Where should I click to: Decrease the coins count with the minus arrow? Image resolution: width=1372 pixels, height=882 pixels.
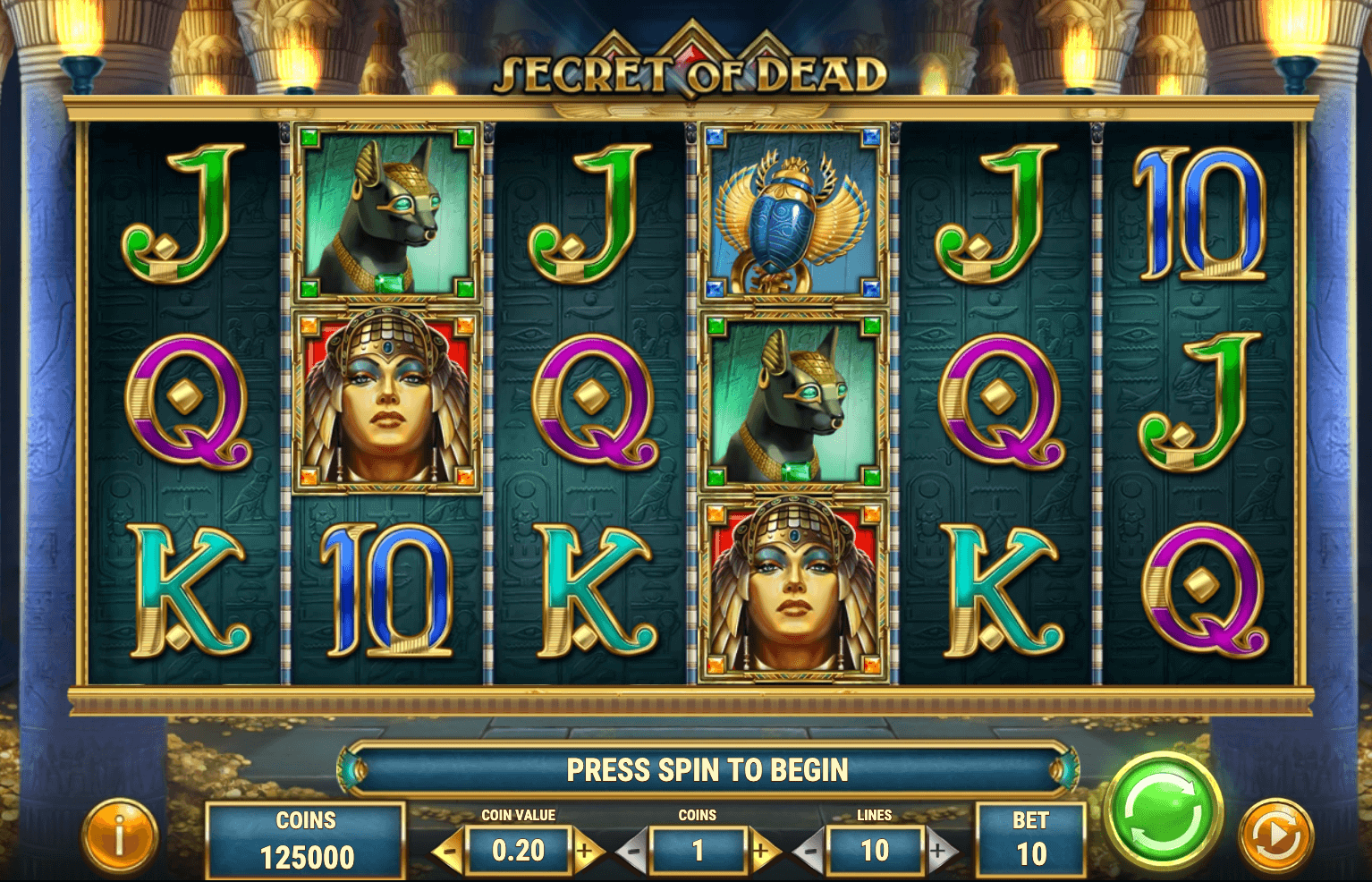point(634,852)
